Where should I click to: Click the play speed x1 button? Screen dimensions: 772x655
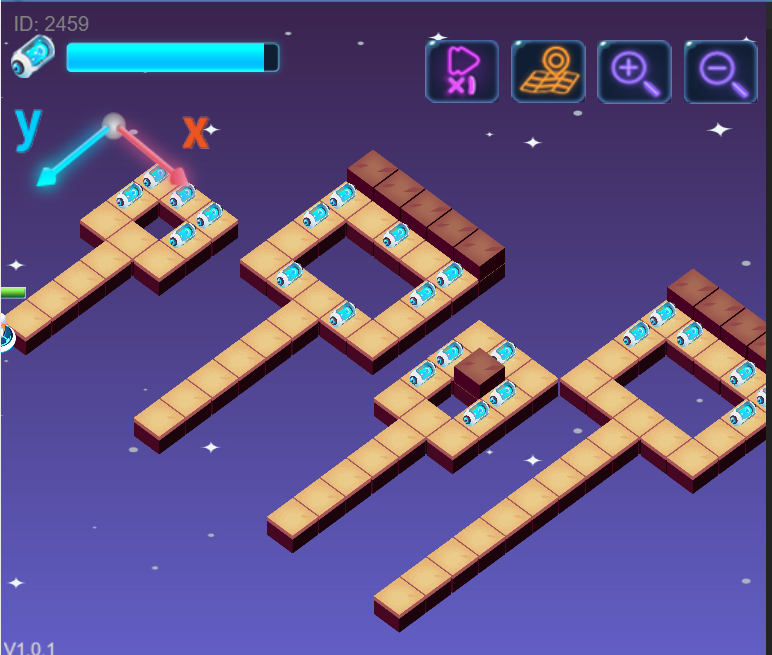[x=462, y=72]
